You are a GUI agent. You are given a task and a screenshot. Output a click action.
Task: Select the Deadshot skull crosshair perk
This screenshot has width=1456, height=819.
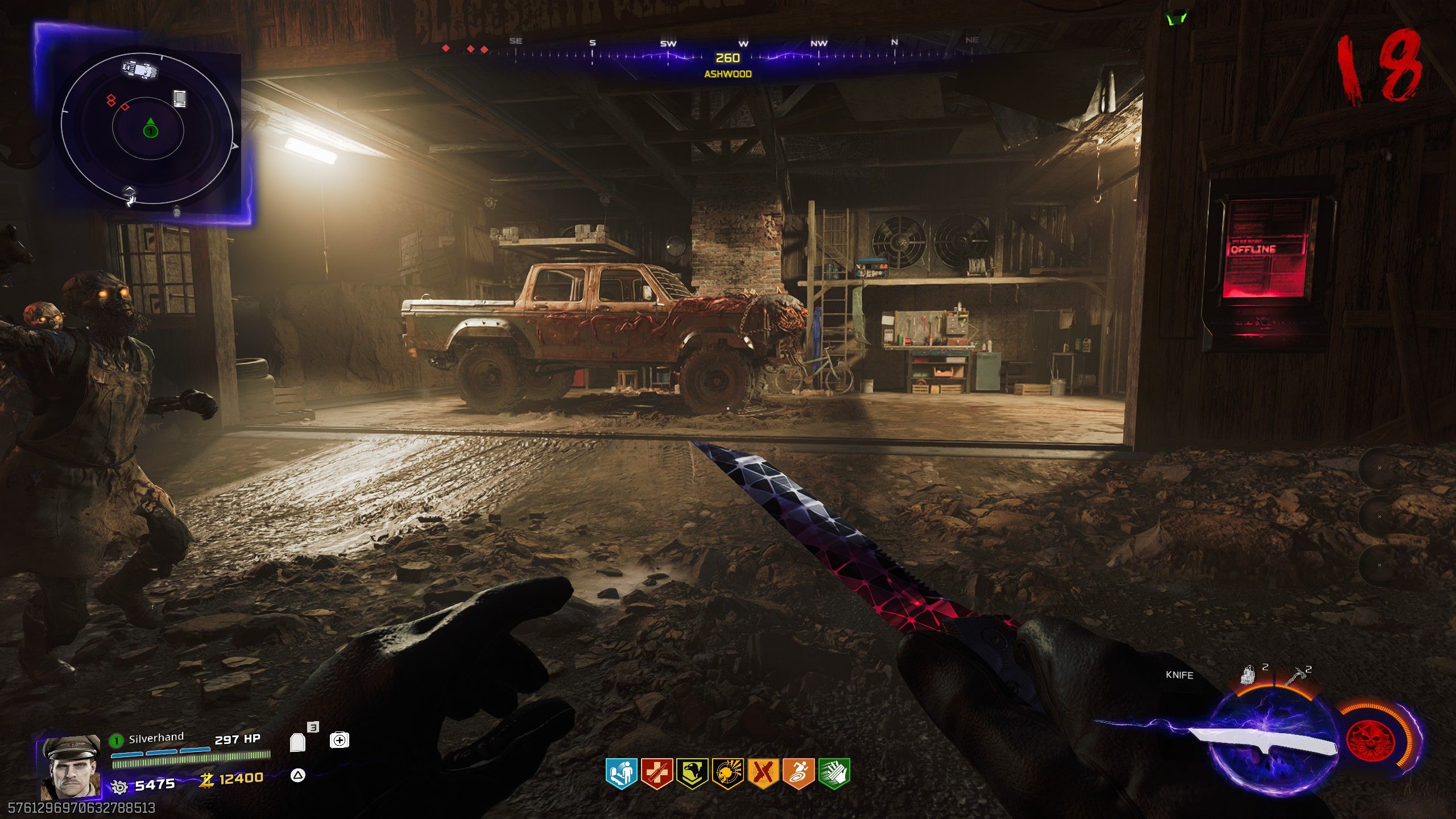[x=727, y=773]
